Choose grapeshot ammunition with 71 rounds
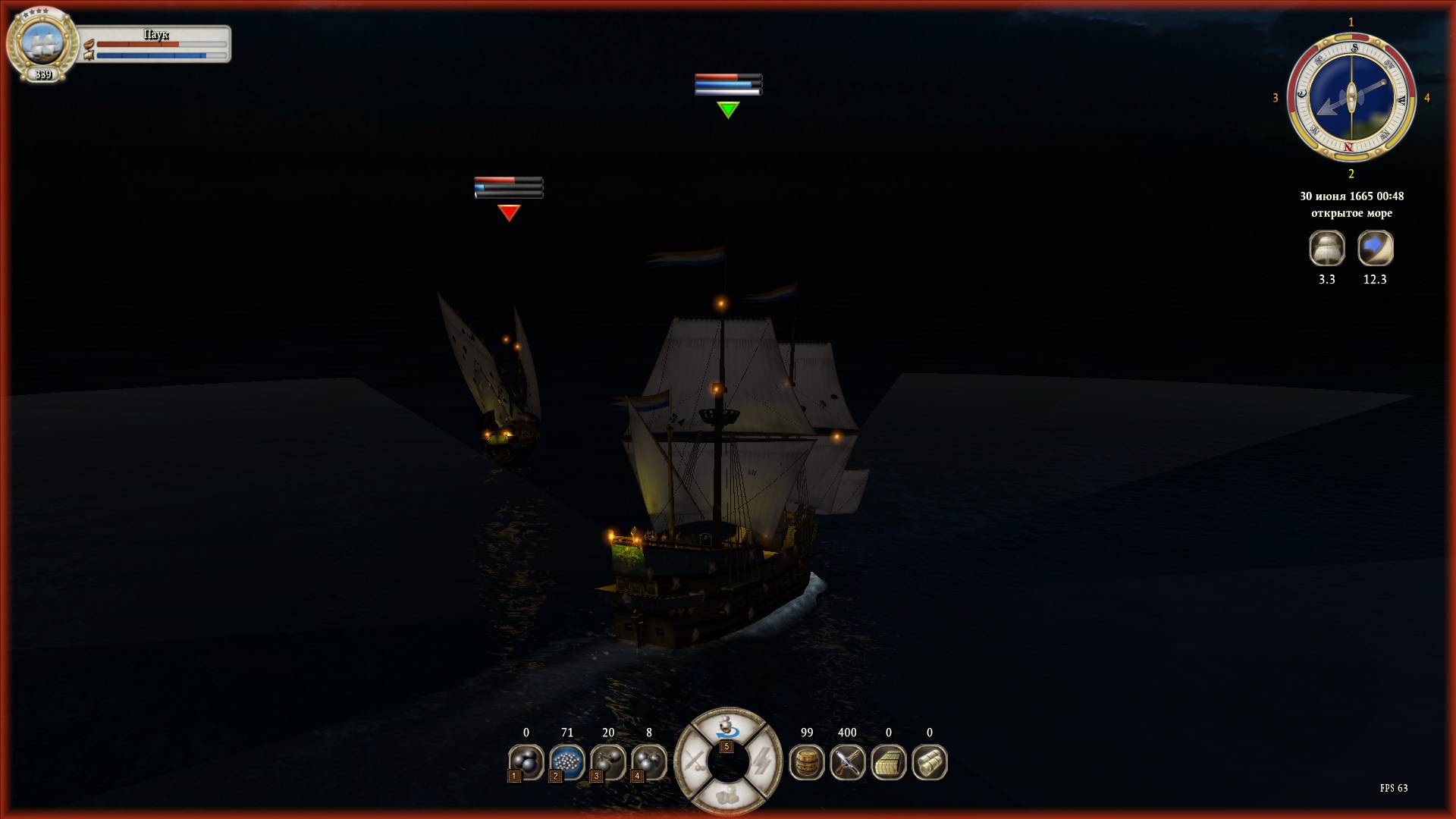Viewport: 1456px width, 819px height. (x=566, y=761)
